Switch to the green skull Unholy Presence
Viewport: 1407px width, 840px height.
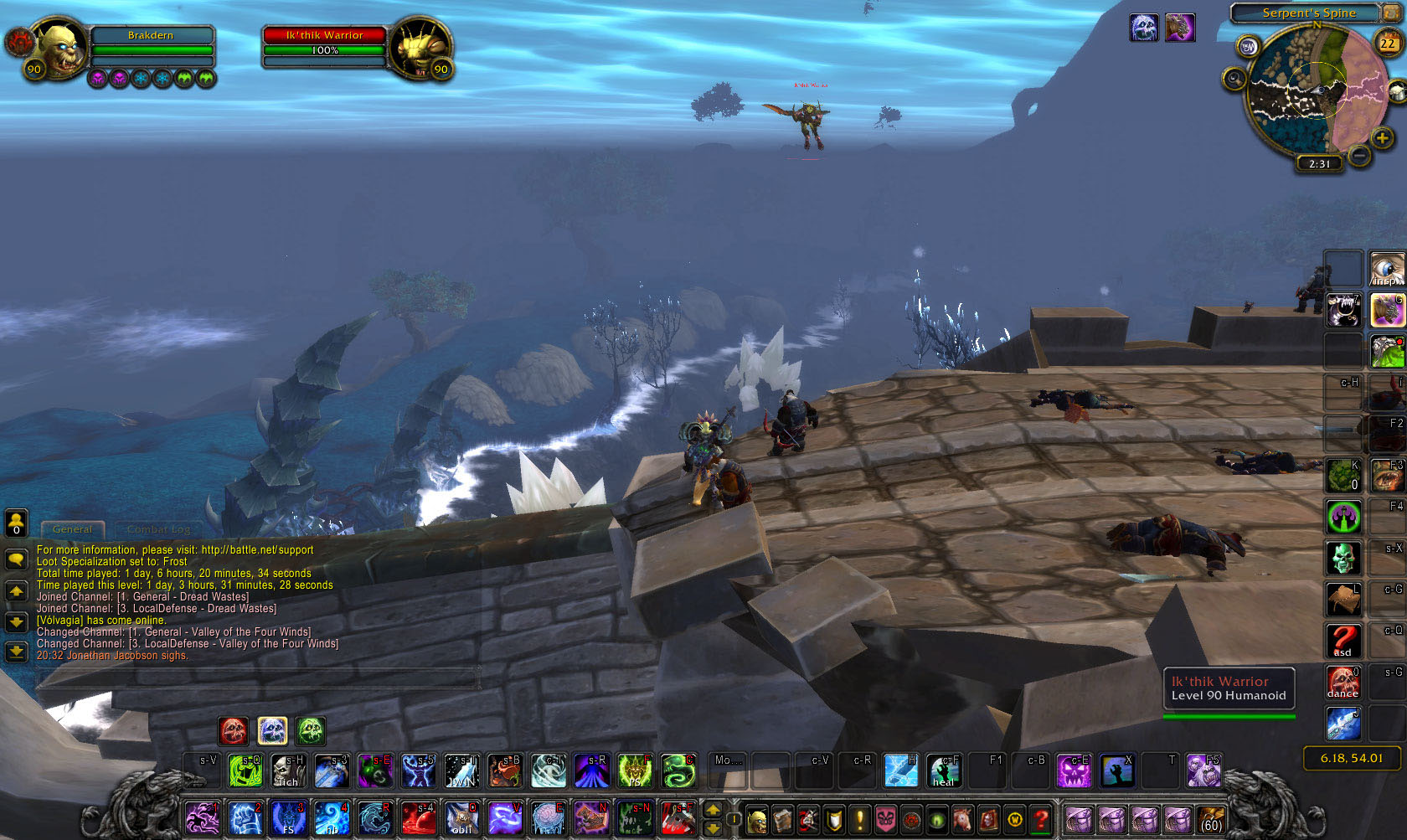[x=311, y=731]
